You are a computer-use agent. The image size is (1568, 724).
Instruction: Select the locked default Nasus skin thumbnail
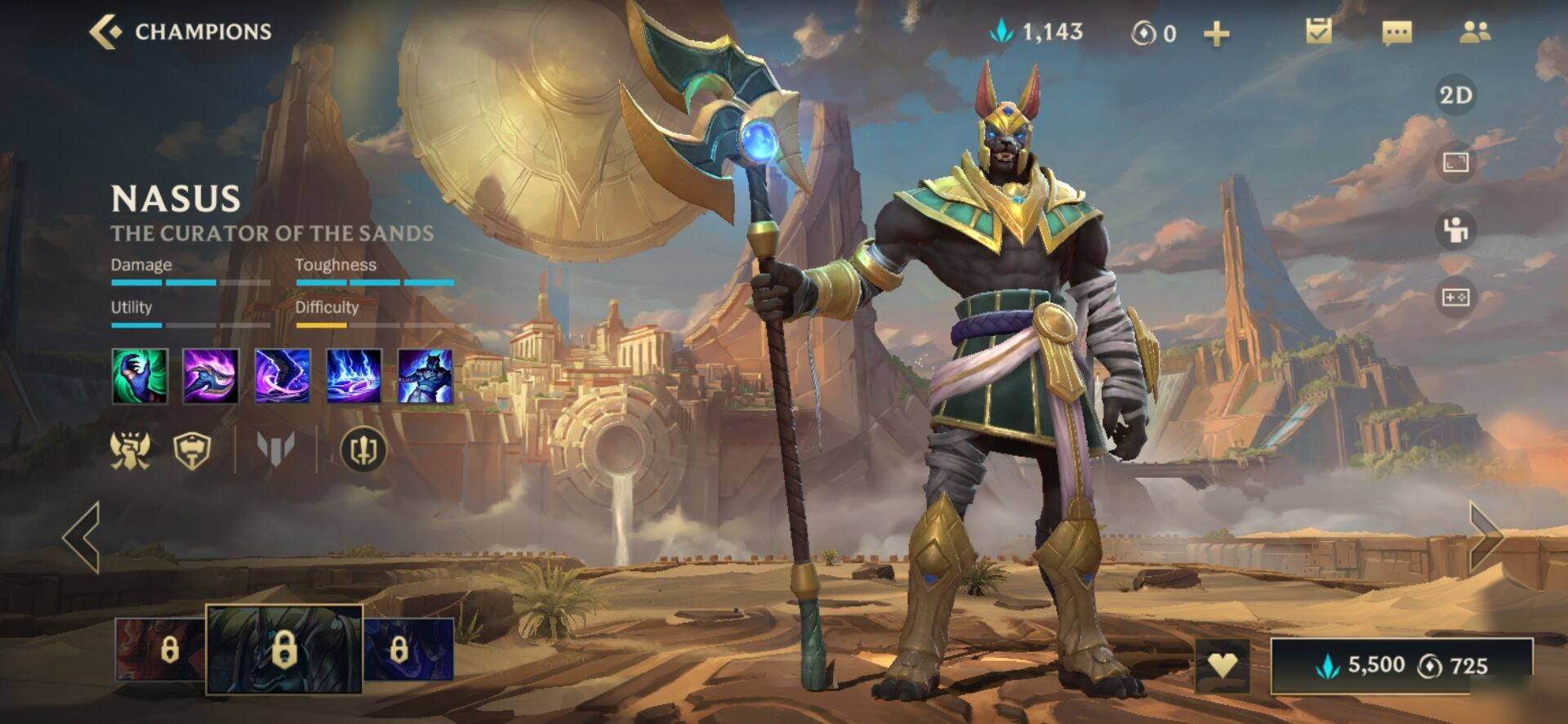(x=283, y=650)
